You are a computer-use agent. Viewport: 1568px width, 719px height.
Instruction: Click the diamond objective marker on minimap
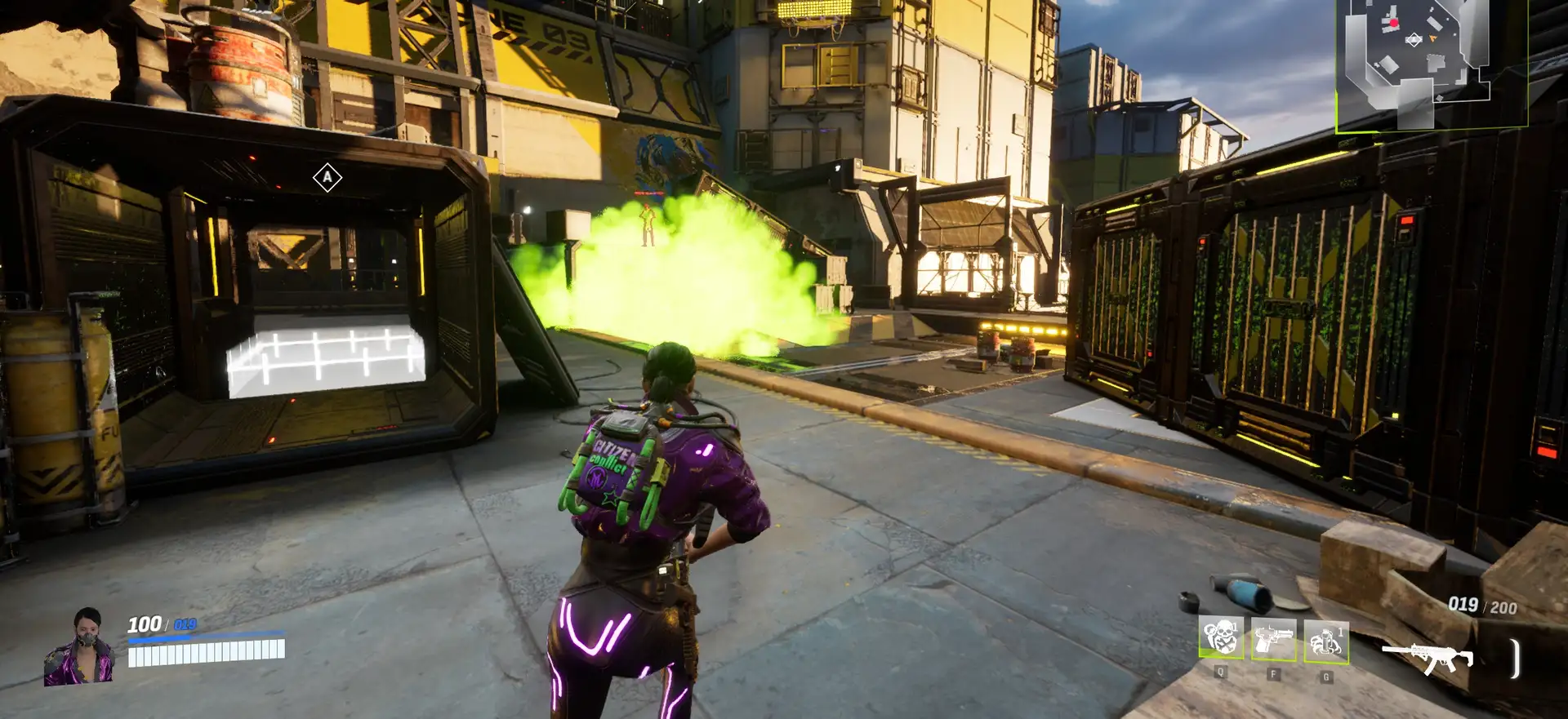coord(1414,39)
